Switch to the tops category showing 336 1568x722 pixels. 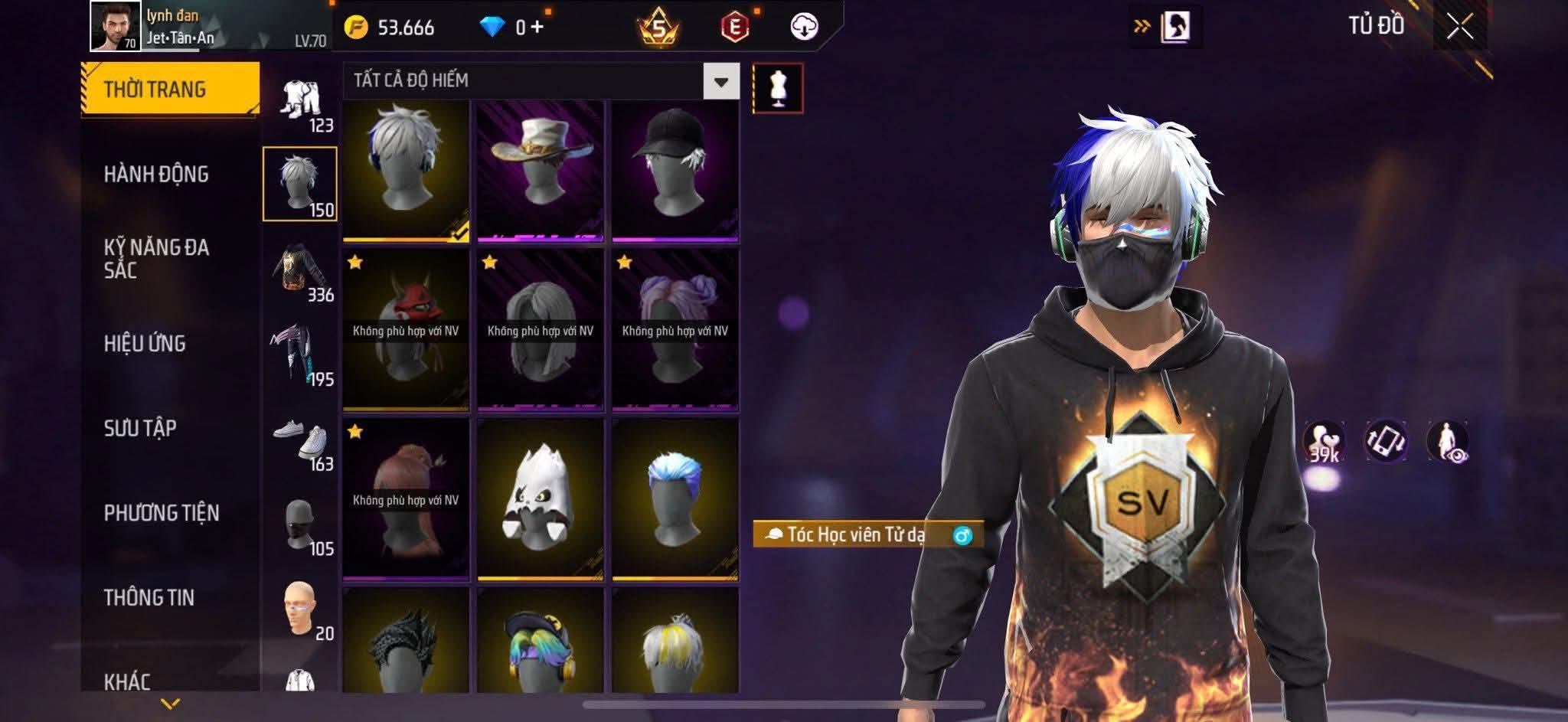301,273
